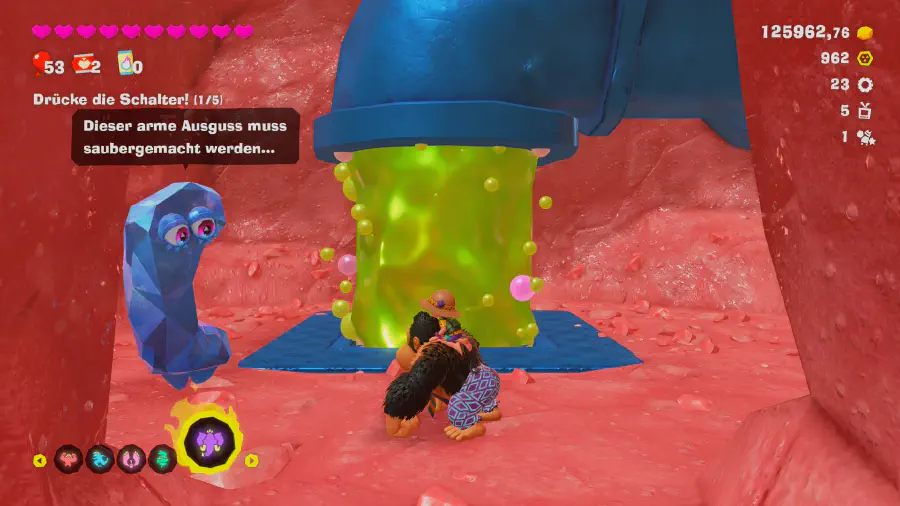Select the yellow juice carton icon
Image resolution: width=900 pixels, height=506 pixels.
pos(126,64)
